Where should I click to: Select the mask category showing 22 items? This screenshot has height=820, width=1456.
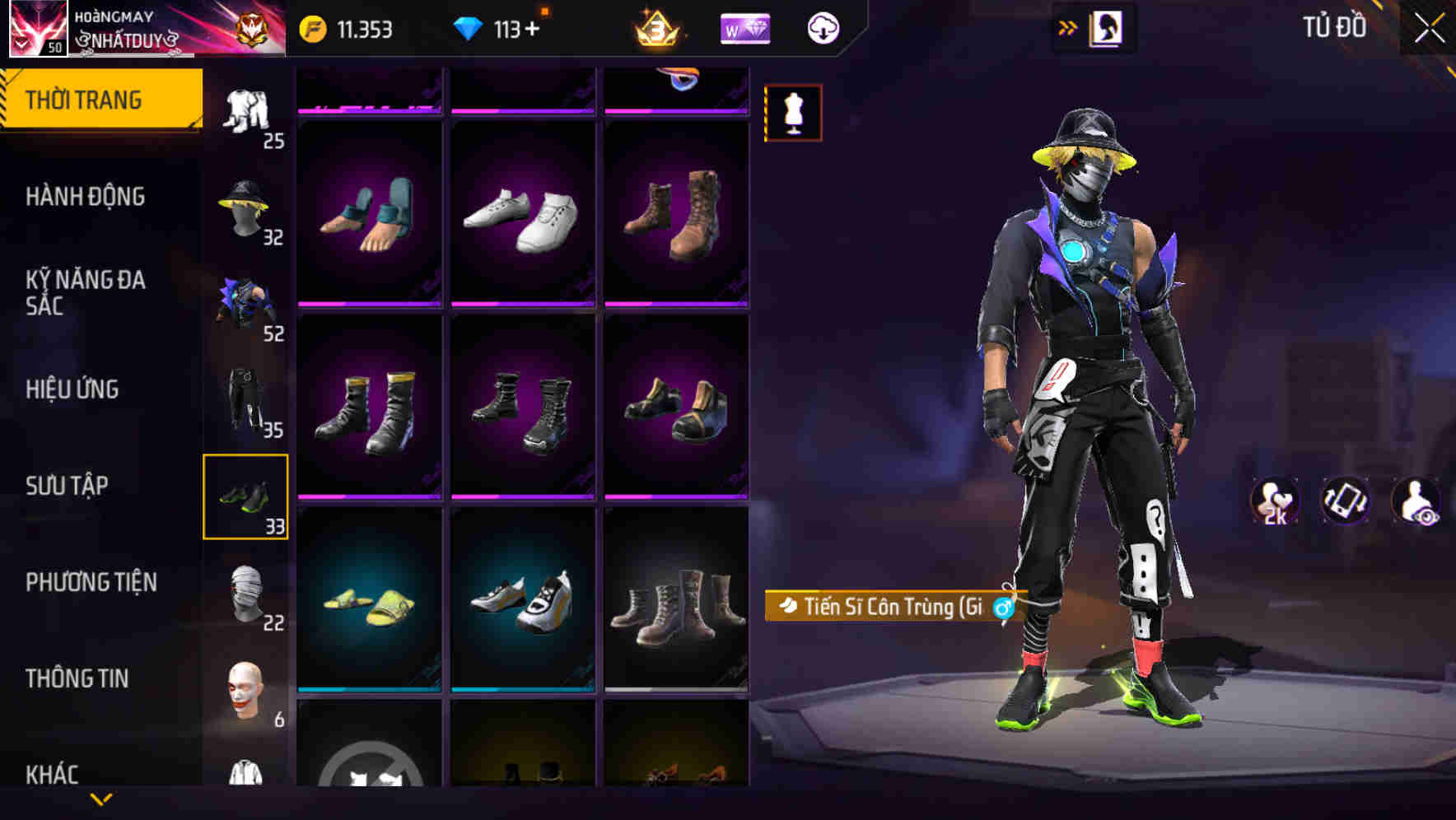point(246,594)
